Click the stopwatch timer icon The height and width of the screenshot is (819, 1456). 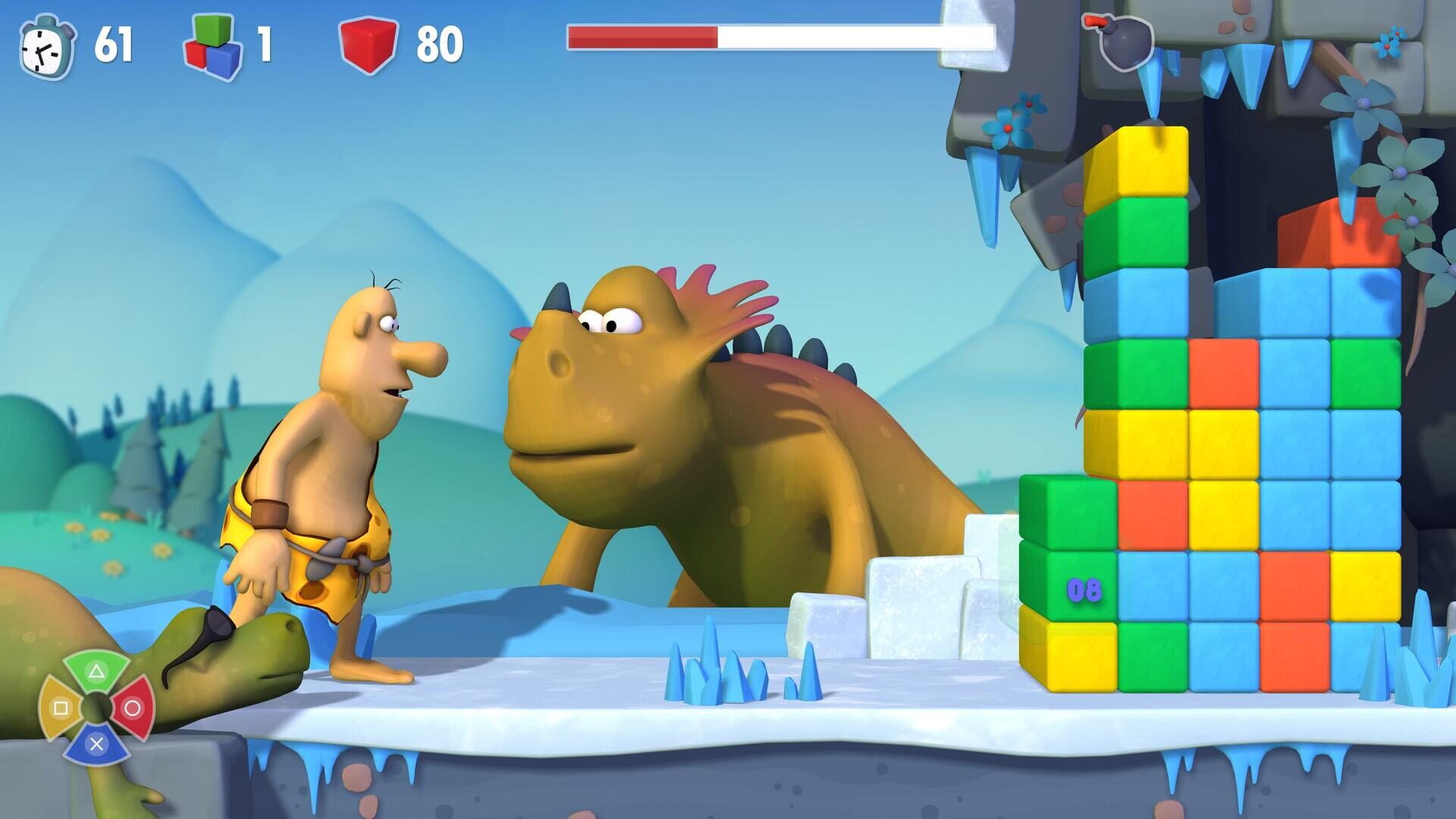pyautogui.click(x=45, y=47)
